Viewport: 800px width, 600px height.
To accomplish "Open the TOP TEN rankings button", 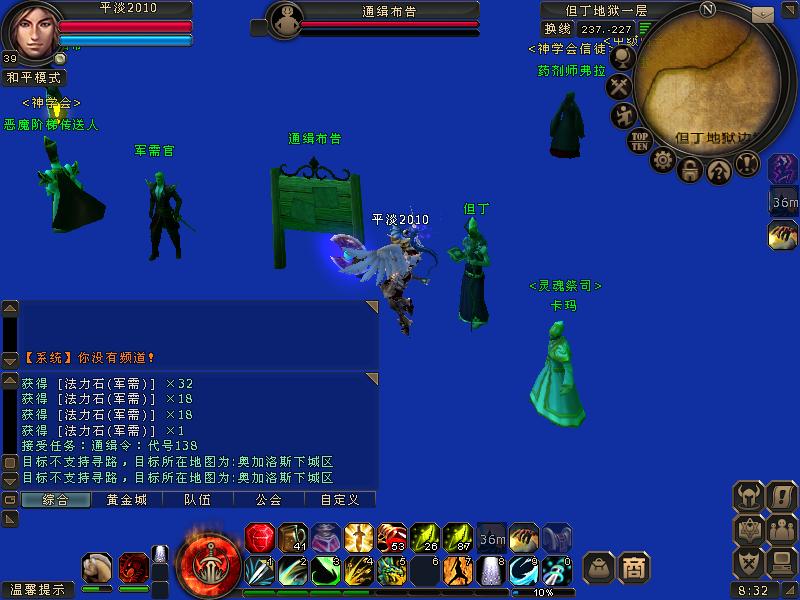I will pyautogui.click(x=639, y=140).
